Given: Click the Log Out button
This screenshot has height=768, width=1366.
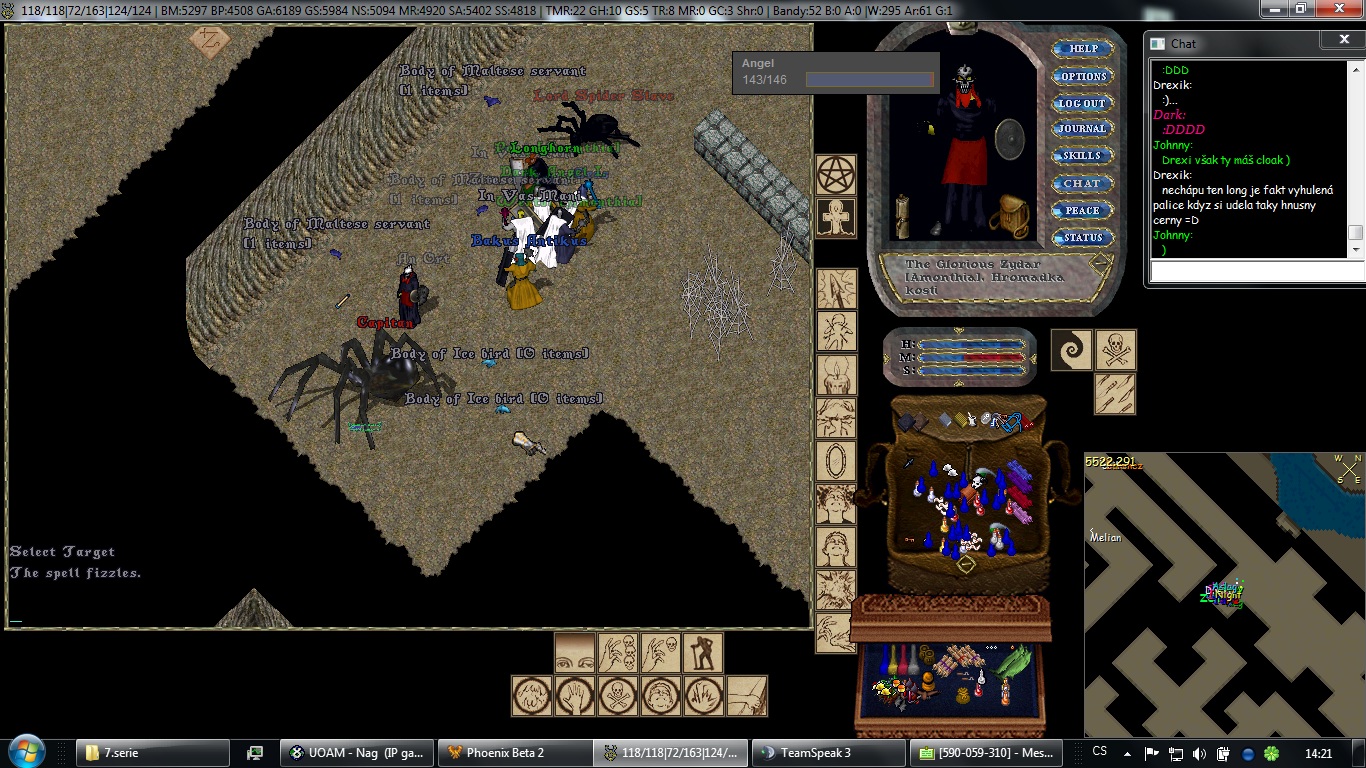Looking at the screenshot, I should click(x=1083, y=103).
